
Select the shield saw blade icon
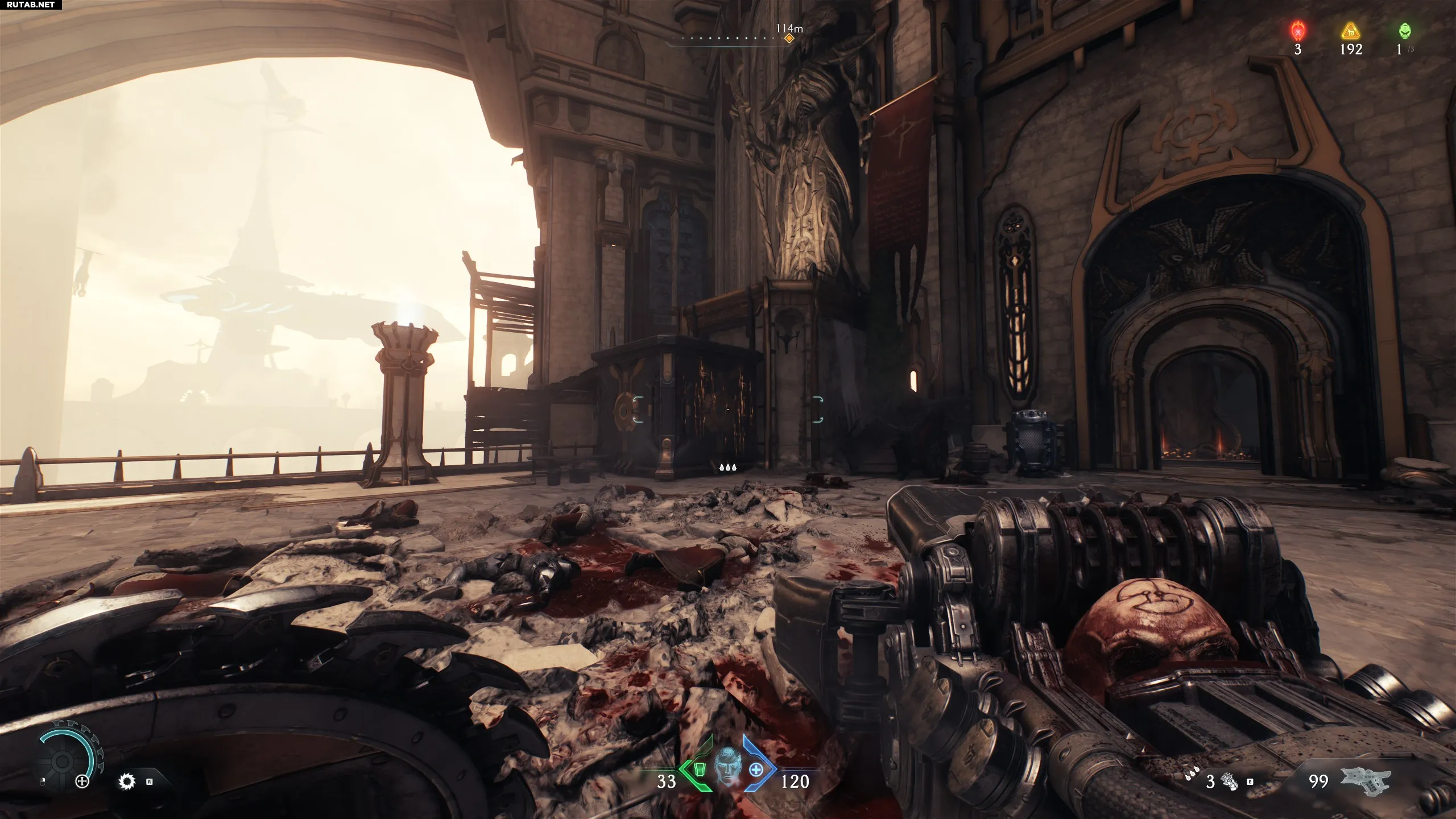click(127, 781)
